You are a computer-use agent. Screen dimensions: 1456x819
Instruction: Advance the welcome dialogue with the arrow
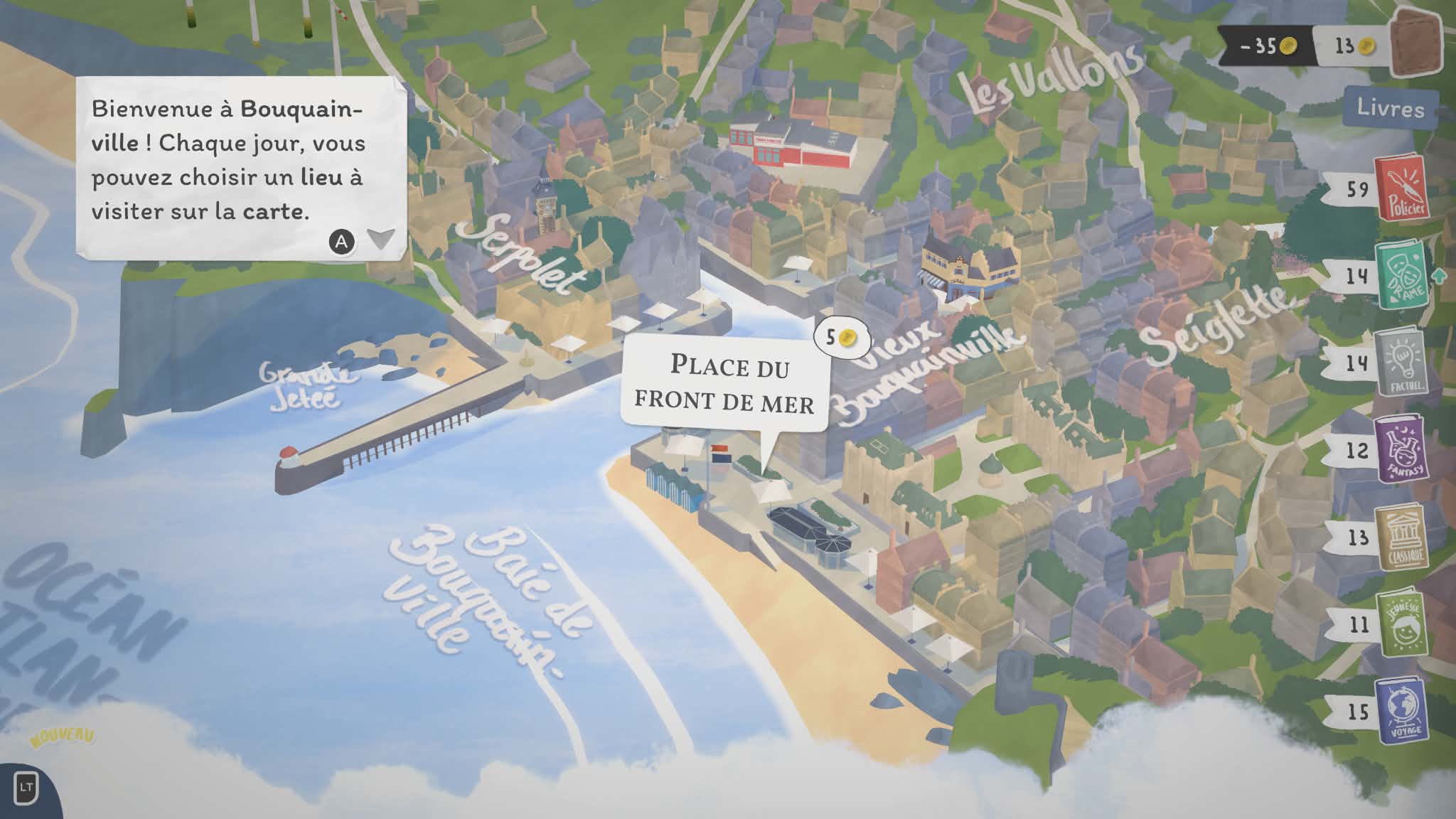[381, 240]
